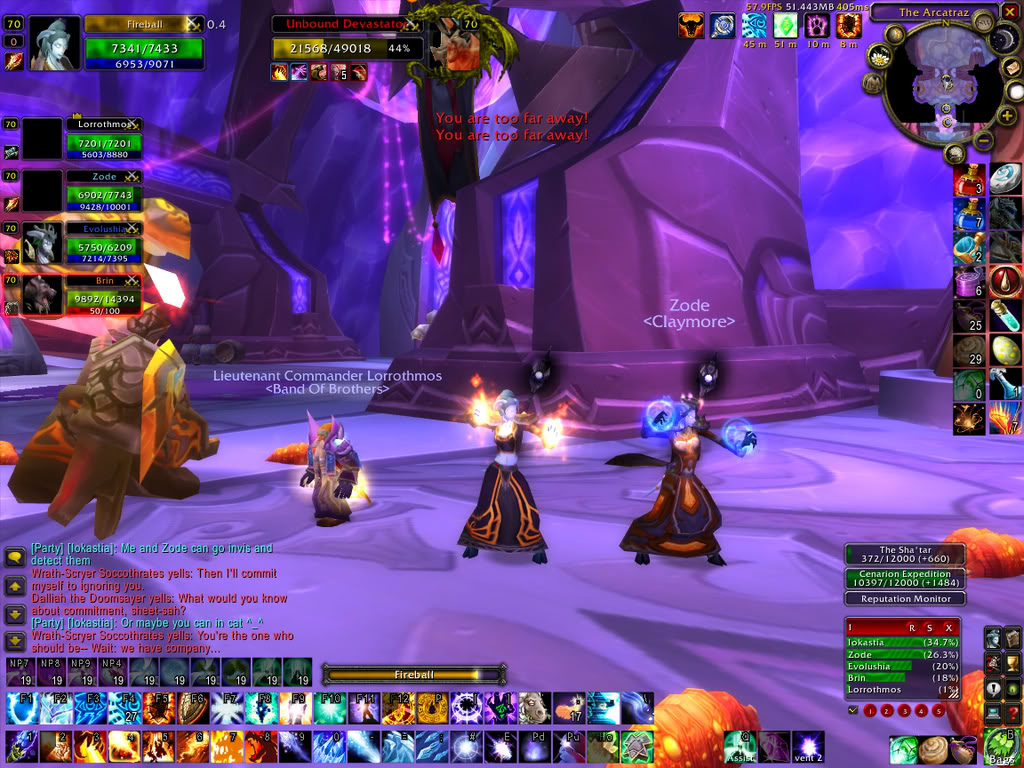Activate the vent 2 macro button
The height and width of the screenshot is (768, 1024).
pyautogui.click(x=808, y=747)
